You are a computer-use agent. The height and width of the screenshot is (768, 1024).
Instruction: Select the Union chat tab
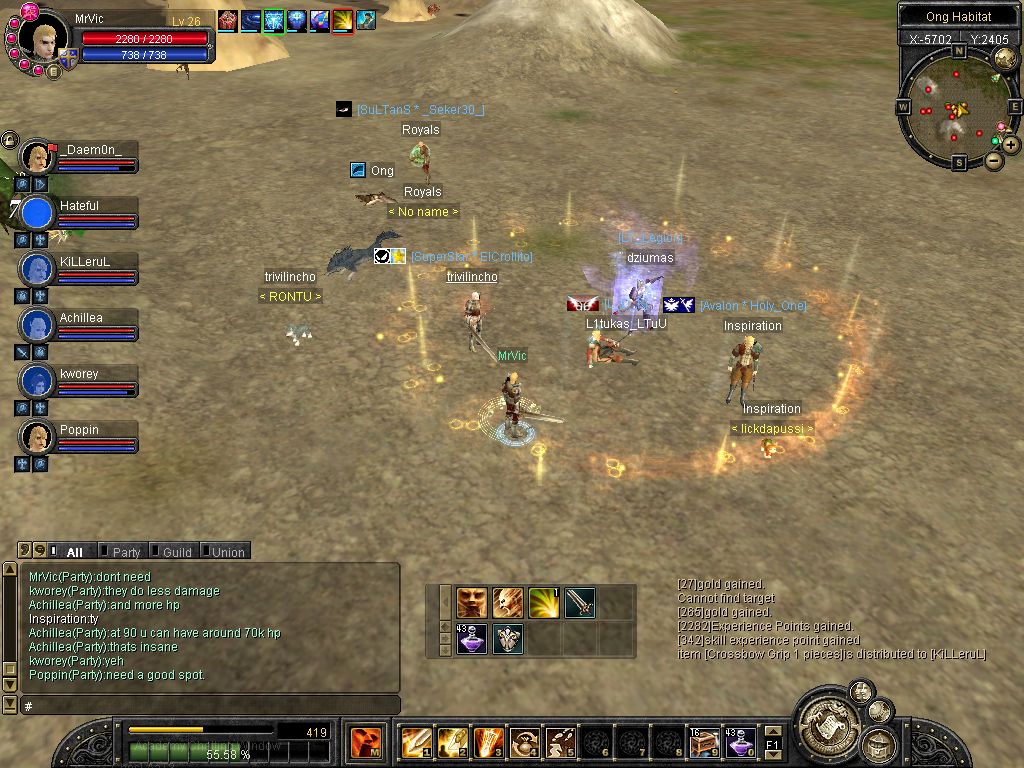click(x=226, y=551)
